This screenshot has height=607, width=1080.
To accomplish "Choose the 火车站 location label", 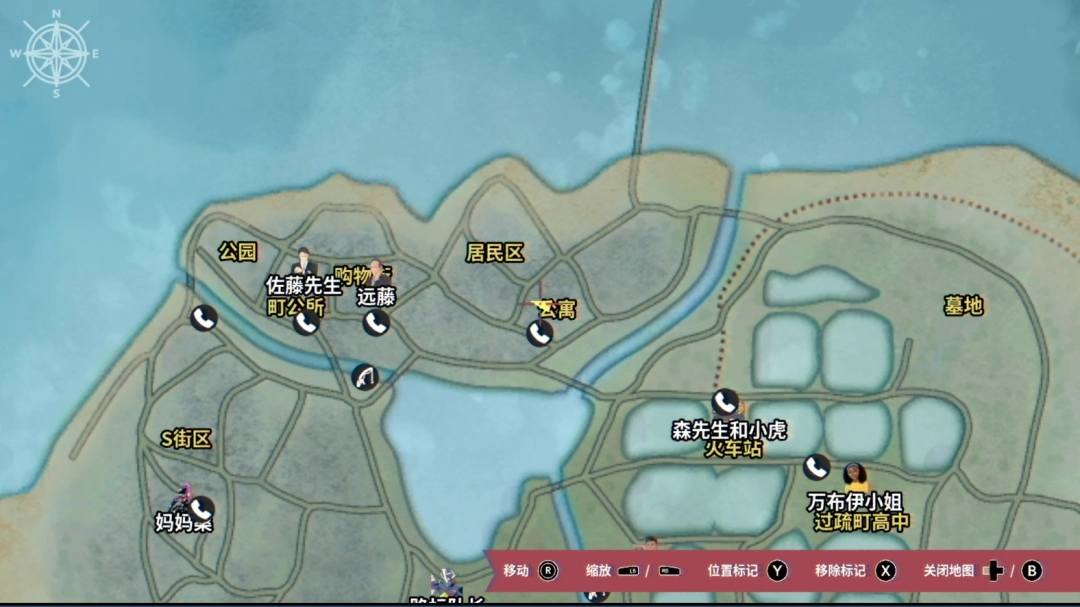I will [733, 450].
